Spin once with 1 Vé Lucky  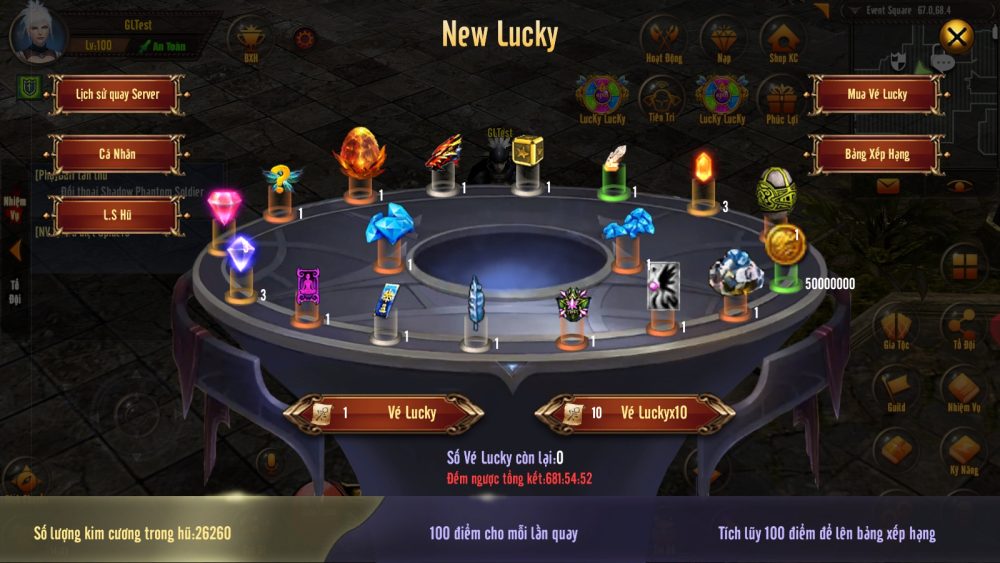(384, 412)
